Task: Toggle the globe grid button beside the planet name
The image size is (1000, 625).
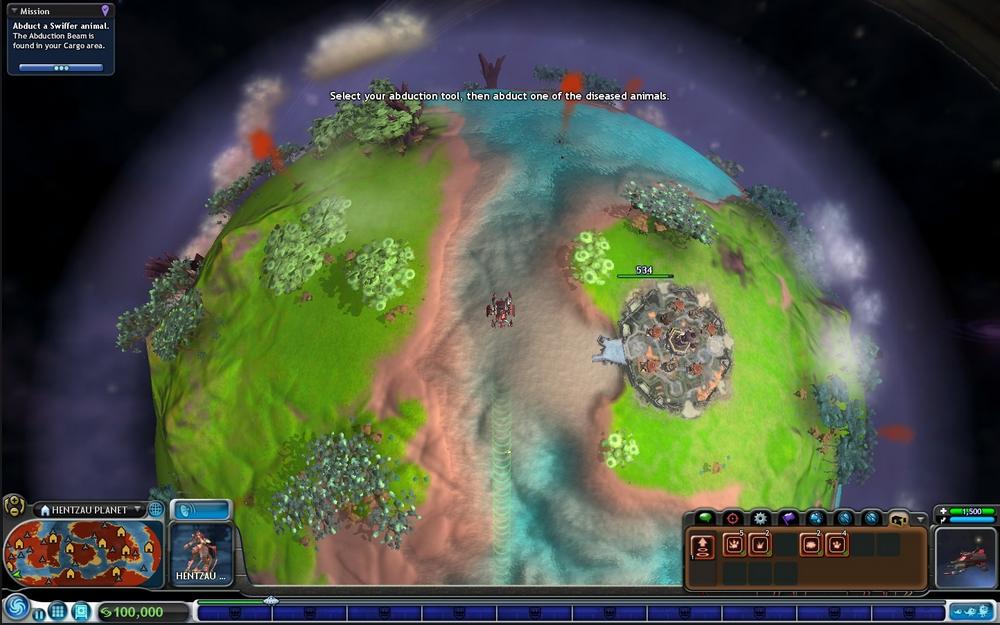Action: (x=155, y=509)
